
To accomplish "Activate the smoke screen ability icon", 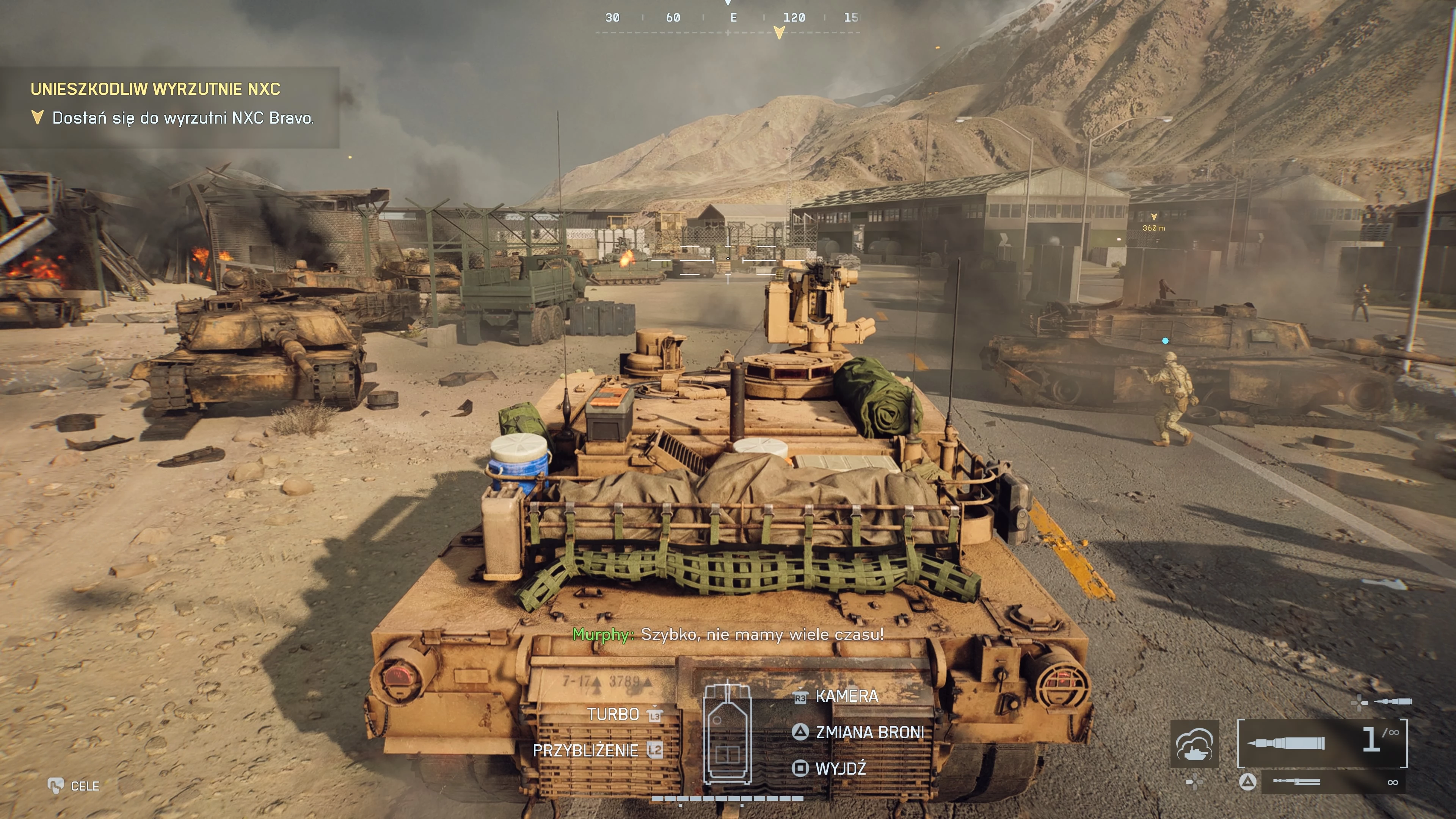I will point(1194,744).
